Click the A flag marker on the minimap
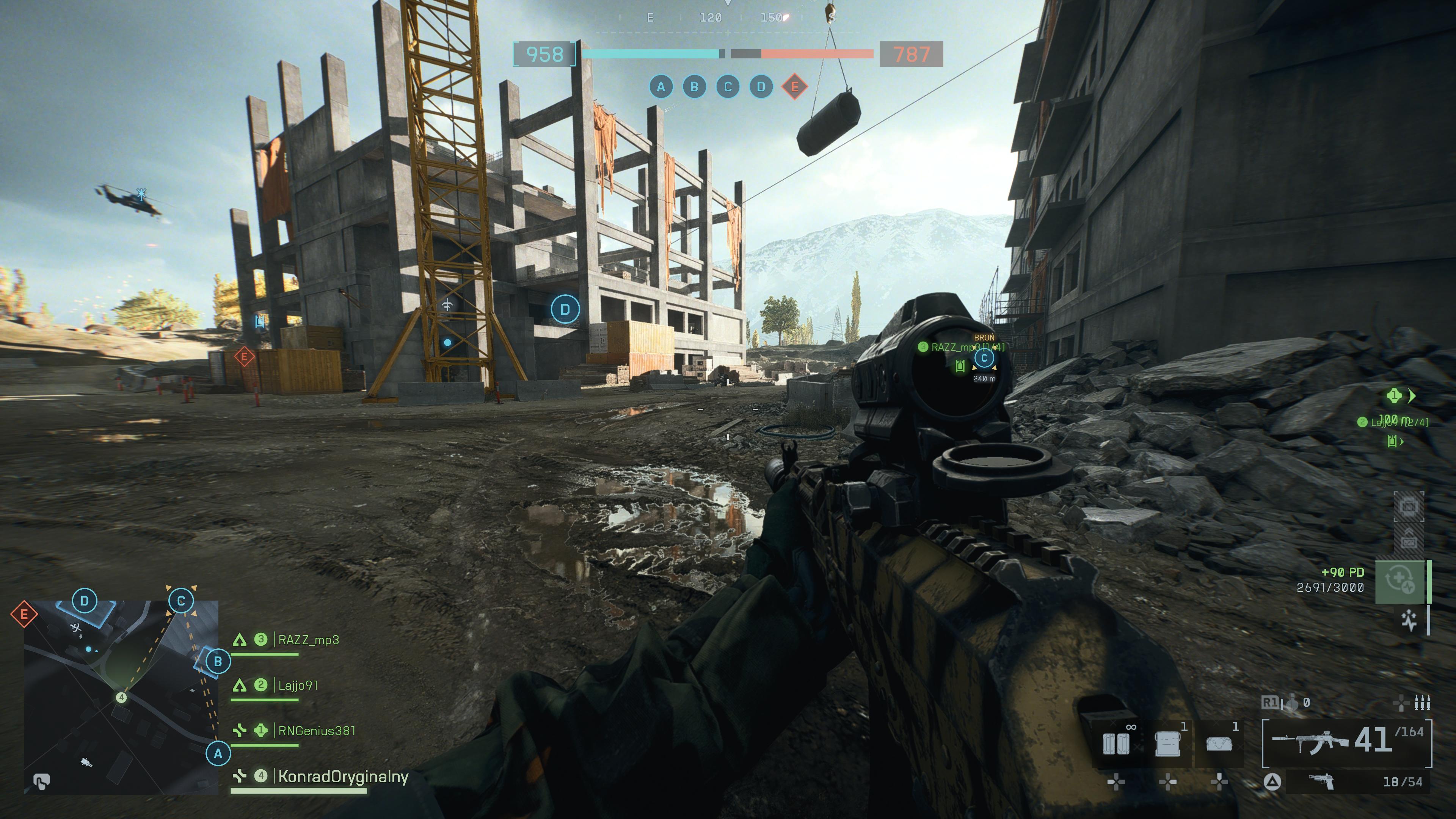 [x=218, y=753]
